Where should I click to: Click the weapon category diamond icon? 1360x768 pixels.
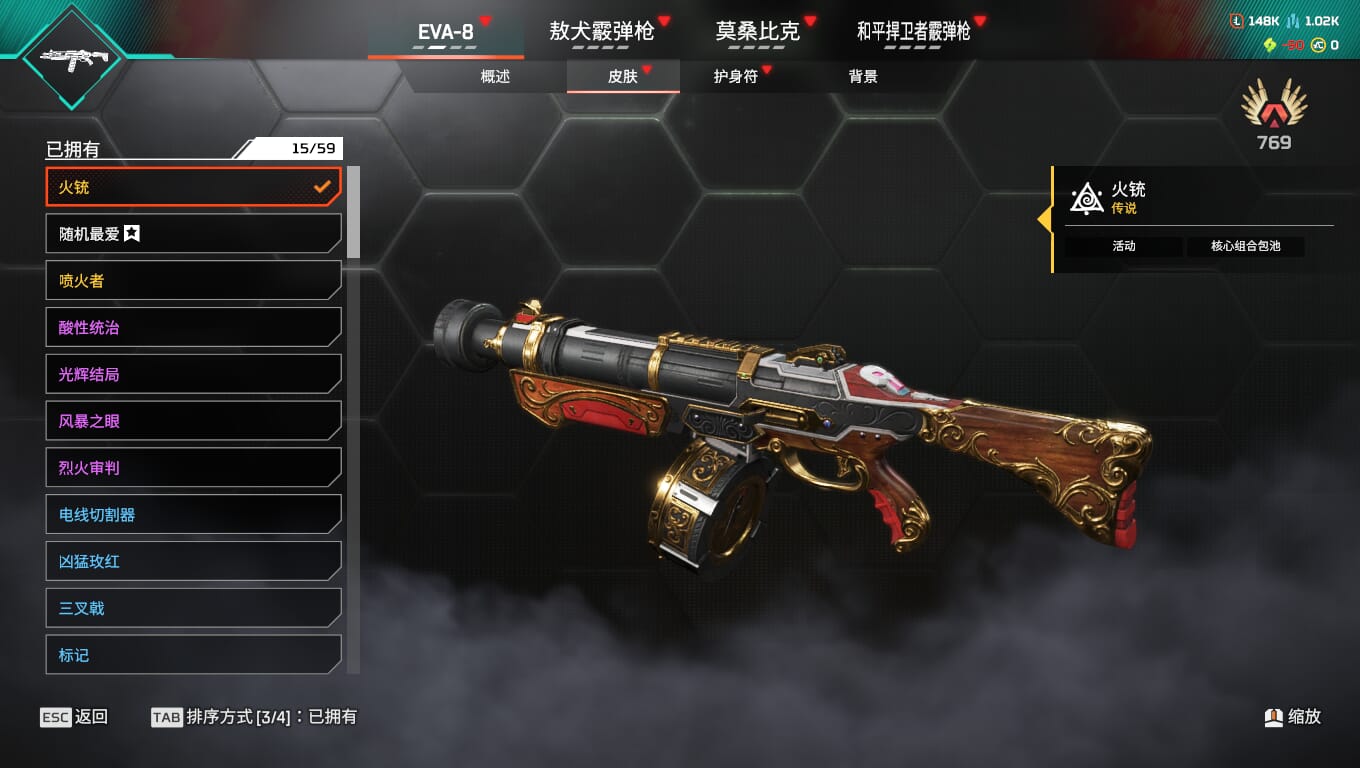click(72, 58)
